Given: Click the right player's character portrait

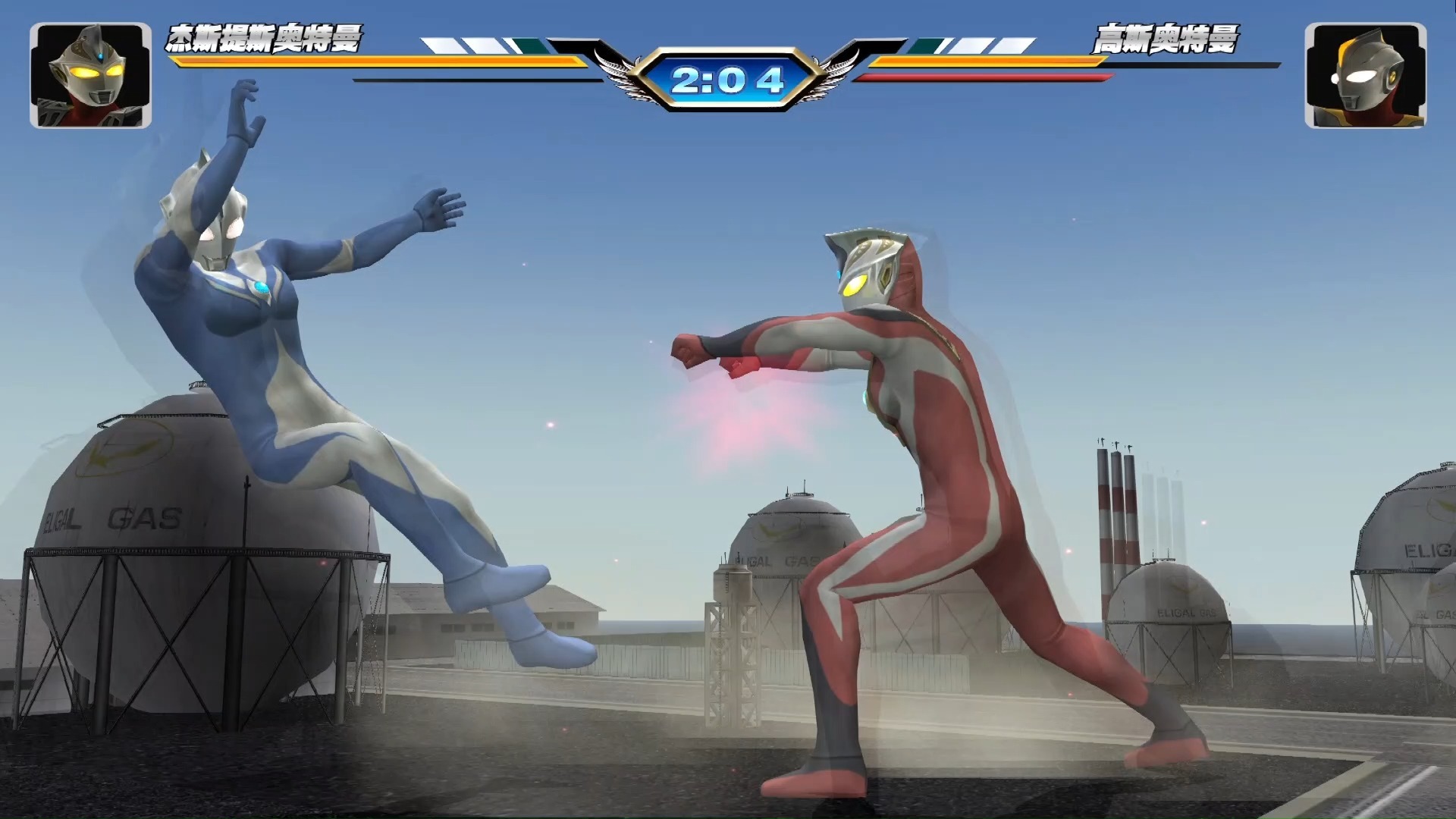Looking at the screenshot, I should click(1365, 75).
